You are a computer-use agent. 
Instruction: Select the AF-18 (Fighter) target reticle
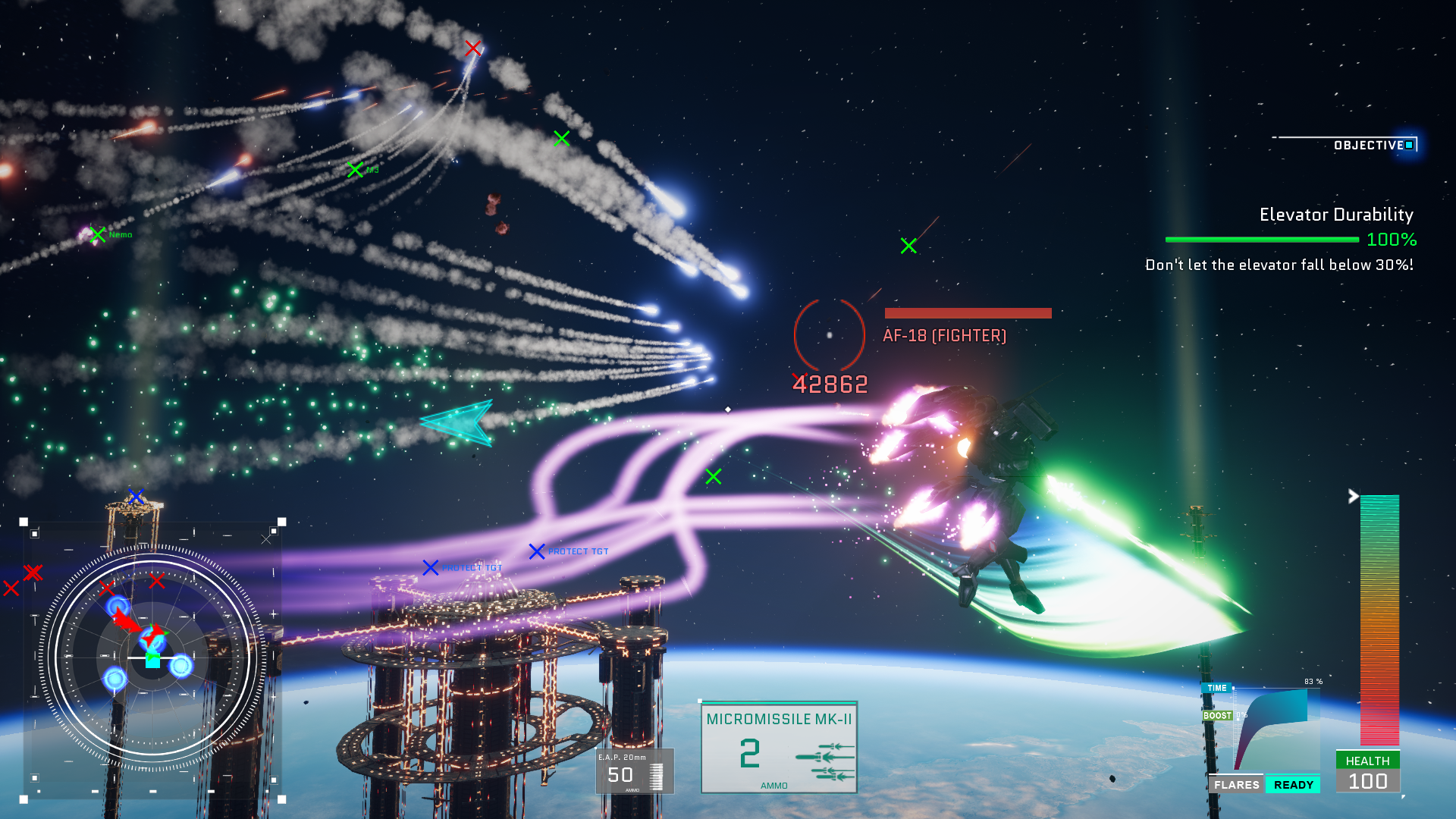[829, 334]
